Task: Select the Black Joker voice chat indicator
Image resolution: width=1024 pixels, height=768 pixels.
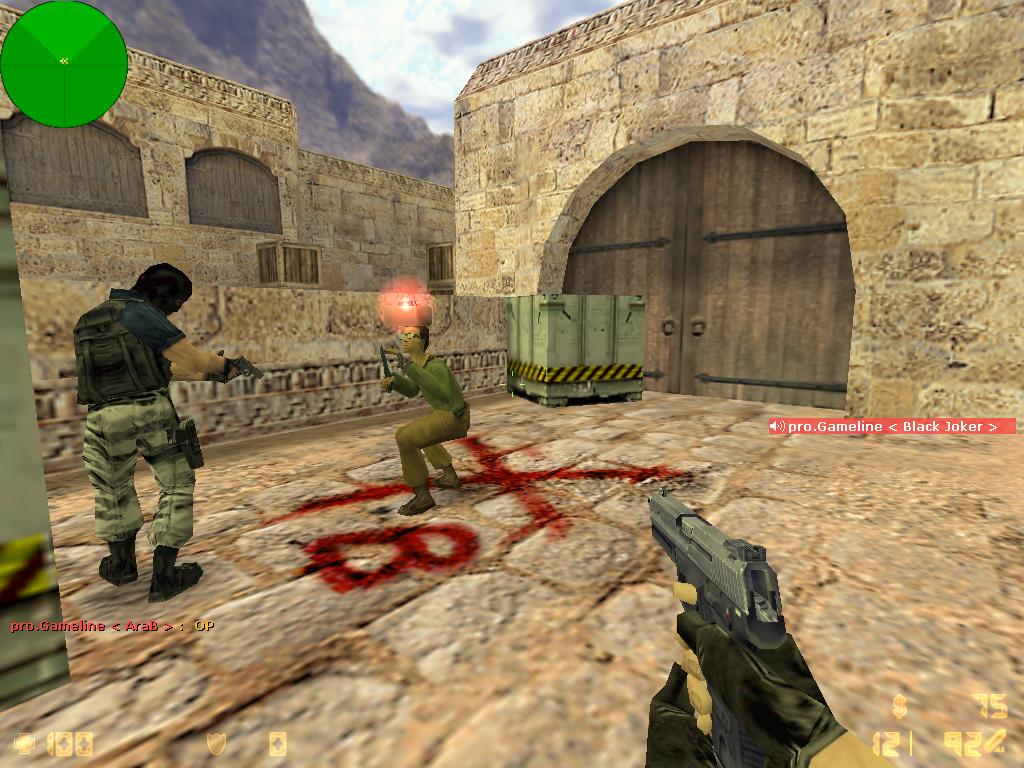Action: 891,426
